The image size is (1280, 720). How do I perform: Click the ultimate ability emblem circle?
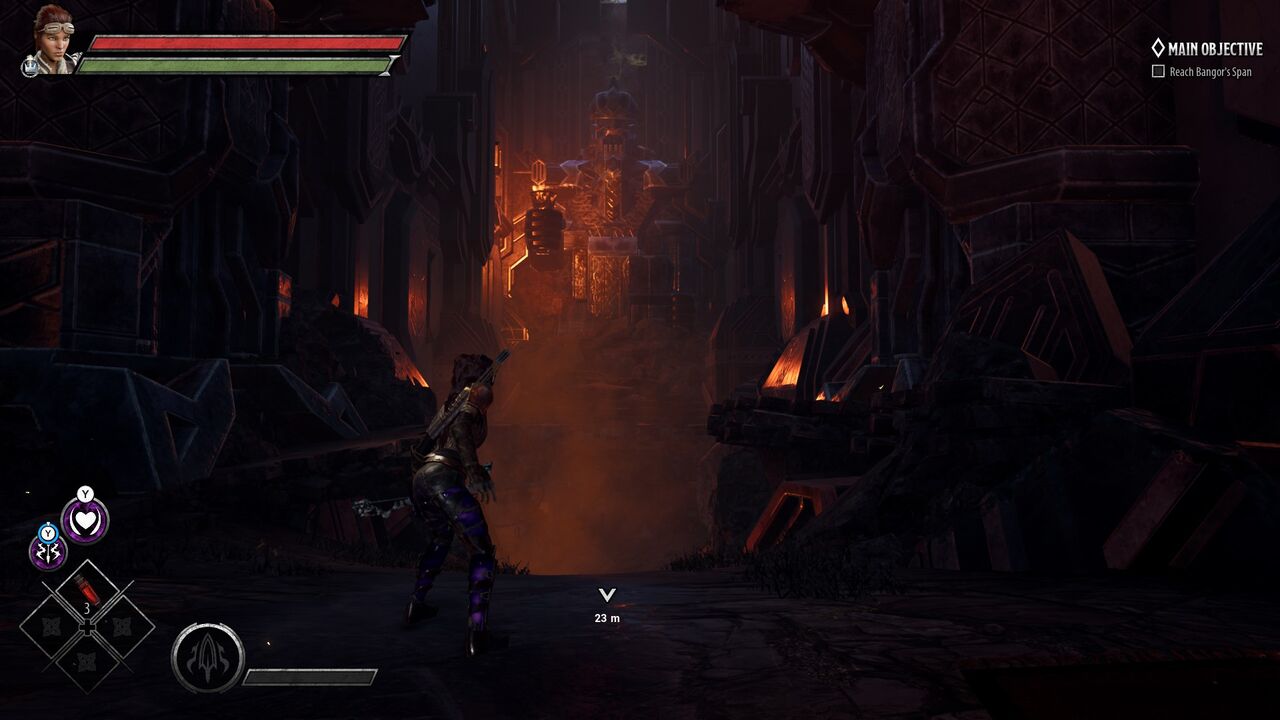pos(208,658)
